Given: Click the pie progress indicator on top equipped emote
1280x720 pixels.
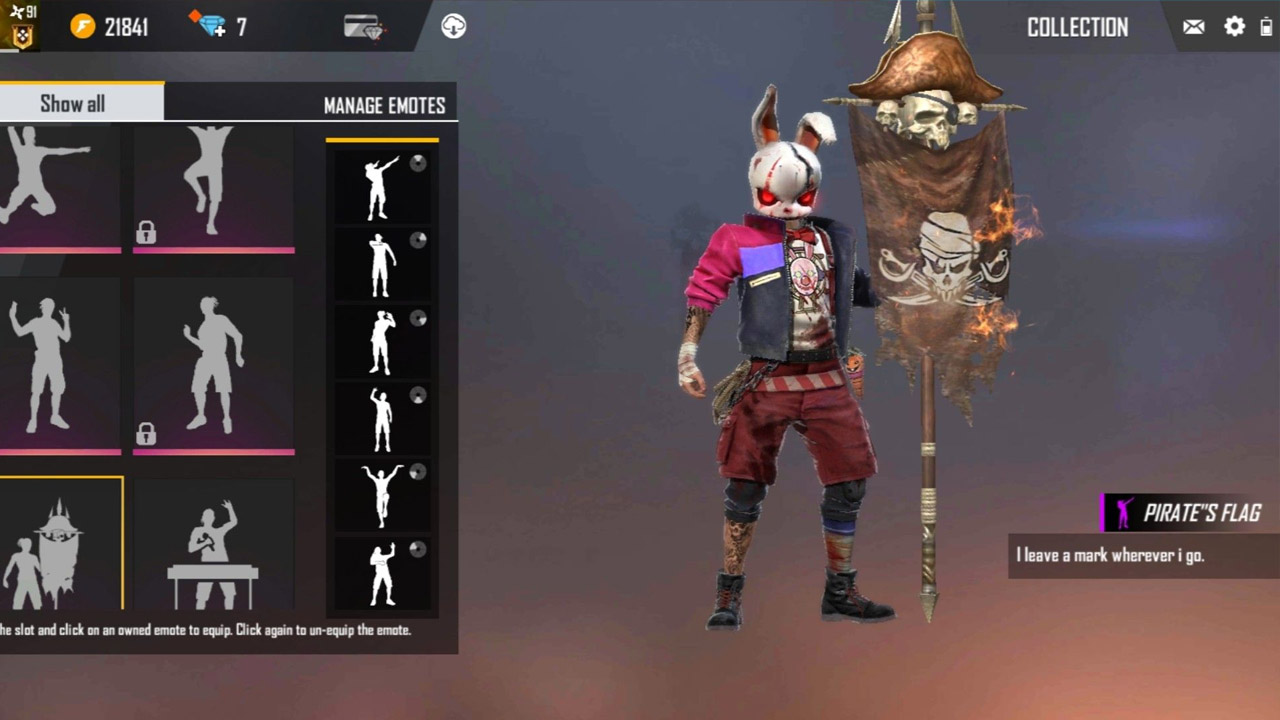Looking at the screenshot, I should [418, 163].
